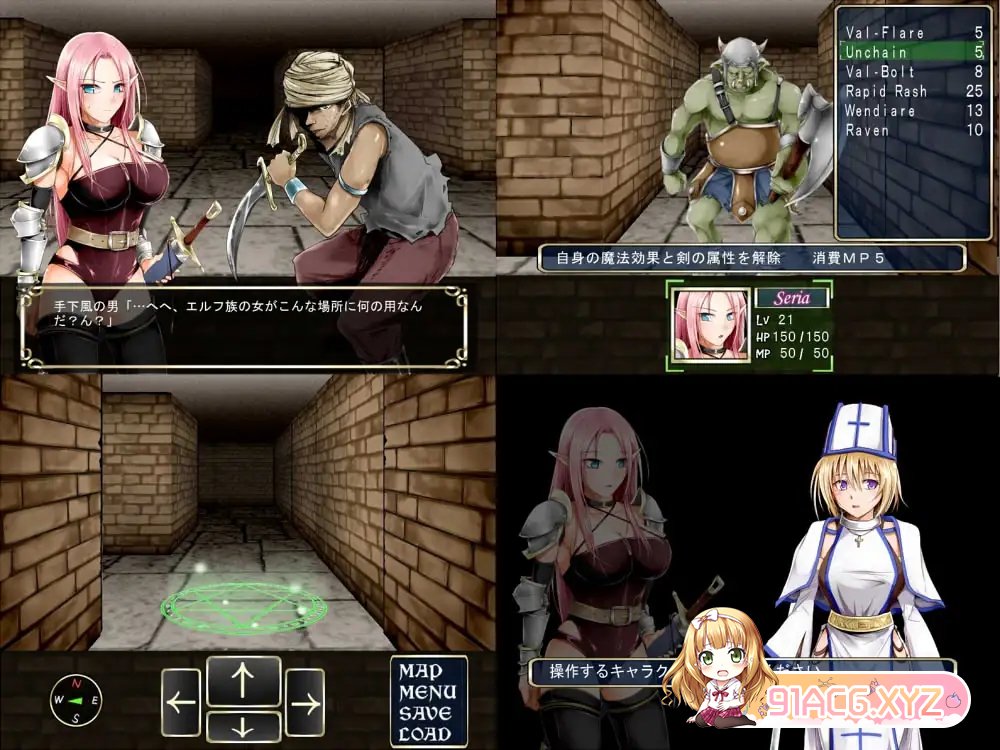Step back with the down arrow

pos(243,725)
